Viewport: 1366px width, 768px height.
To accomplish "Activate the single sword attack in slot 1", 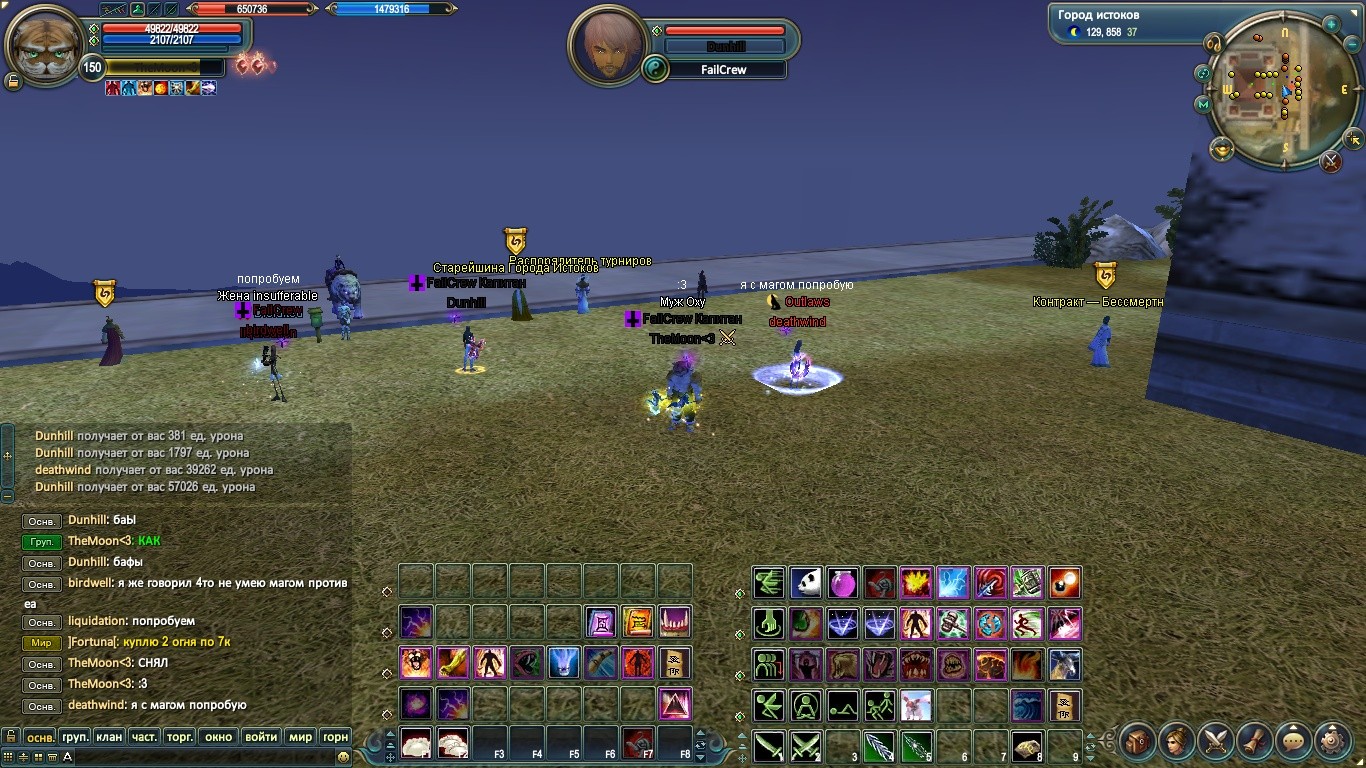I will [x=769, y=745].
